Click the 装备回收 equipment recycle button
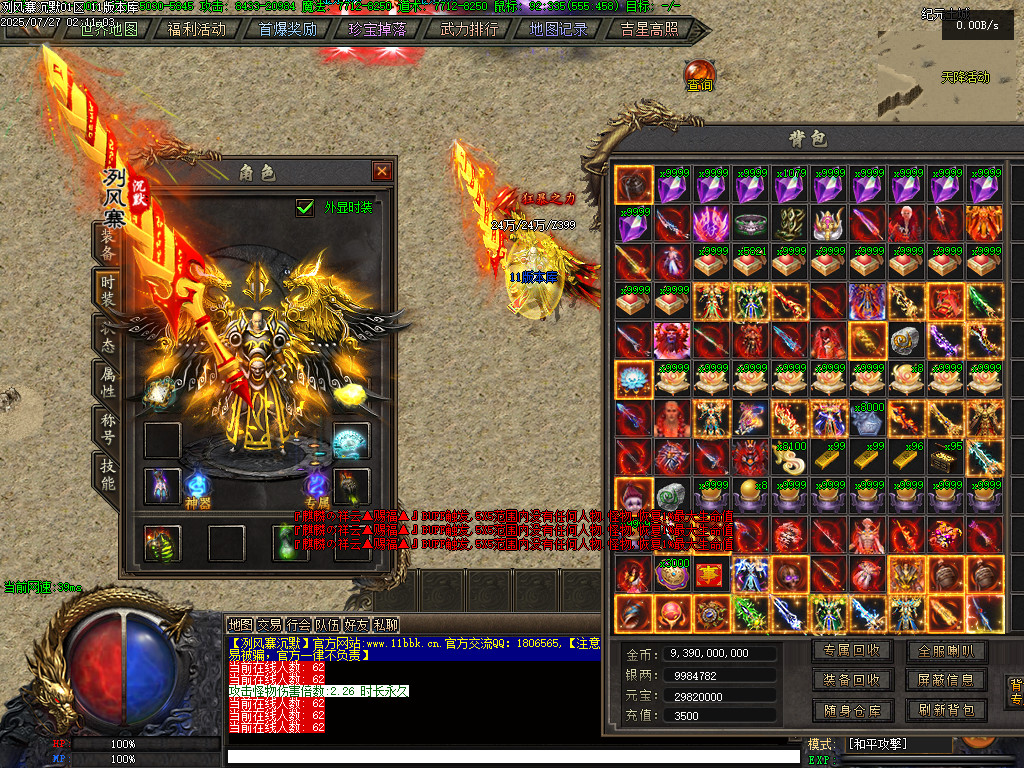This screenshot has width=1024, height=768. coord(852,680)
